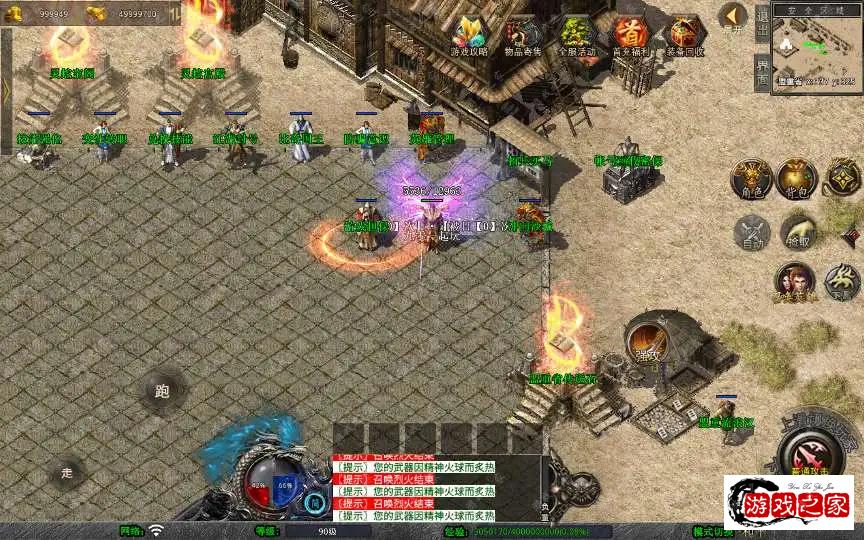Click the 游戏之家 watermark logo
This screenshot has width=864, height=540.
(789, 501)
